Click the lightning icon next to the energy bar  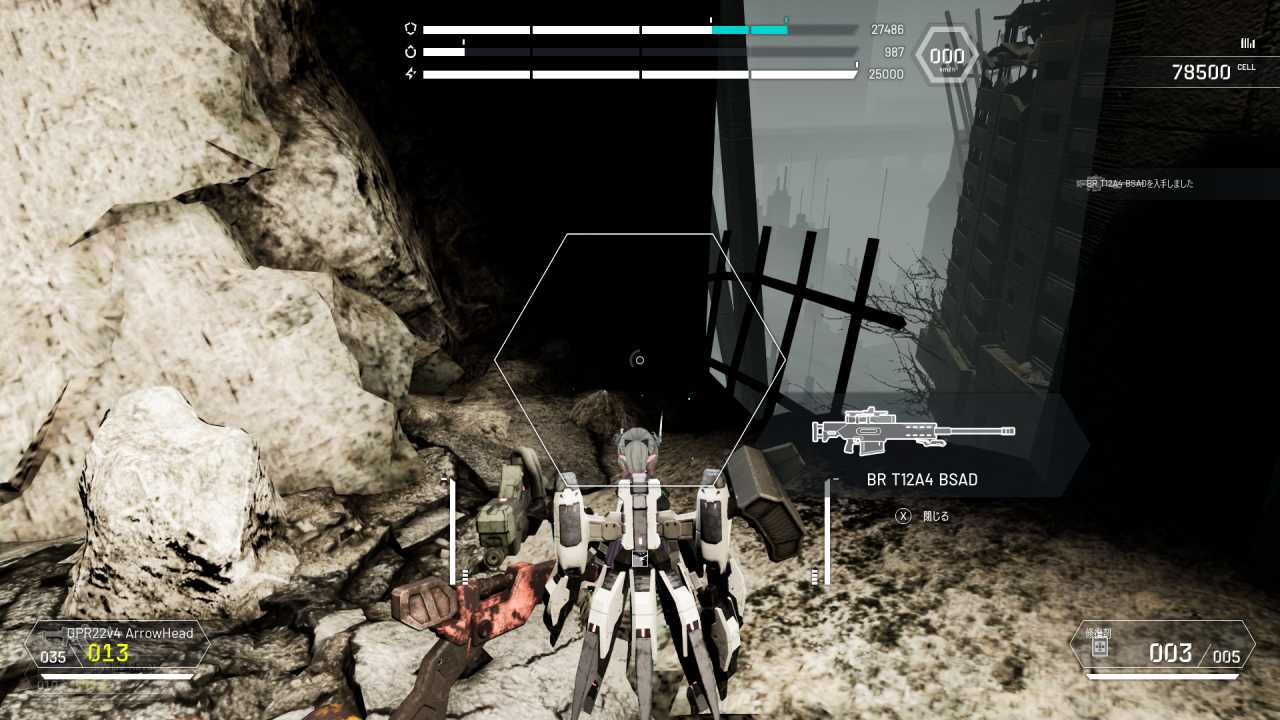point(412,72)
